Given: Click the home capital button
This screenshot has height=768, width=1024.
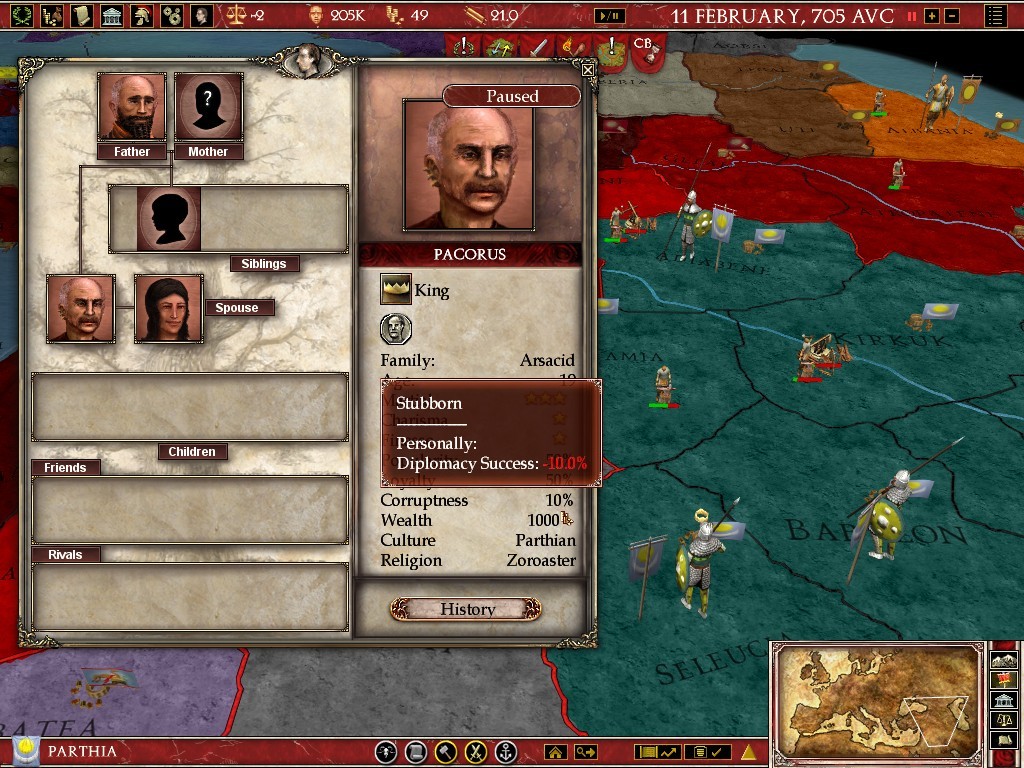Looking at the screenshot, I should click(554, 752).
